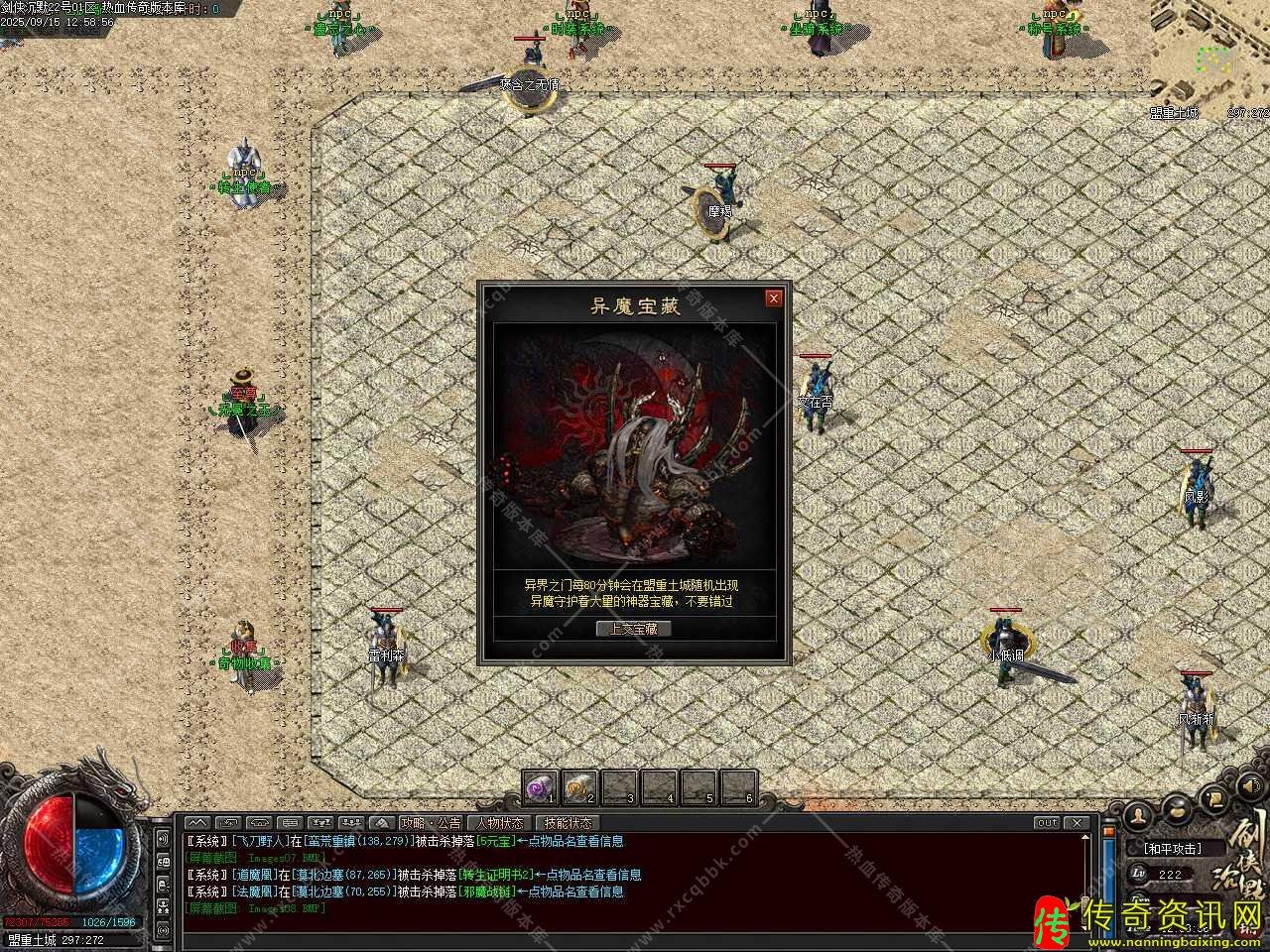Screen dimensions: 1270x952
Task: Click the upward arrow chat panel button
Action: tap(197, 823)
